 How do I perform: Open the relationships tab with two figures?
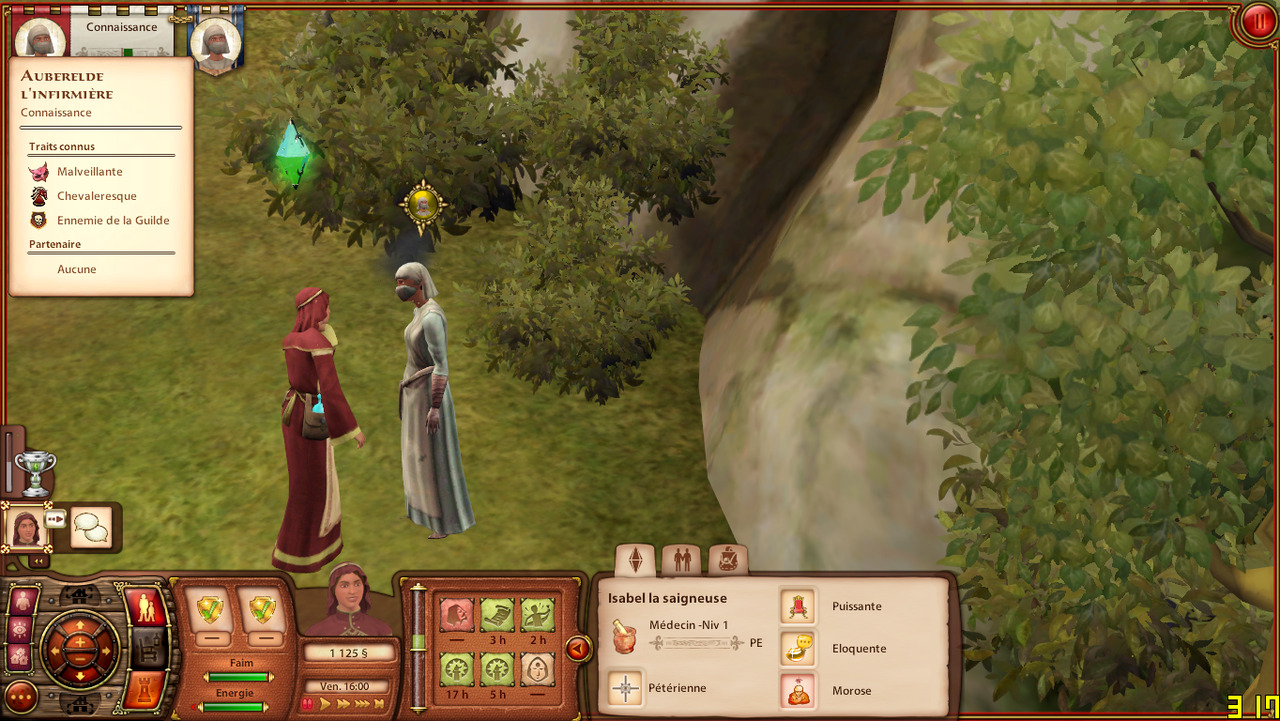[x=682, y=560]
